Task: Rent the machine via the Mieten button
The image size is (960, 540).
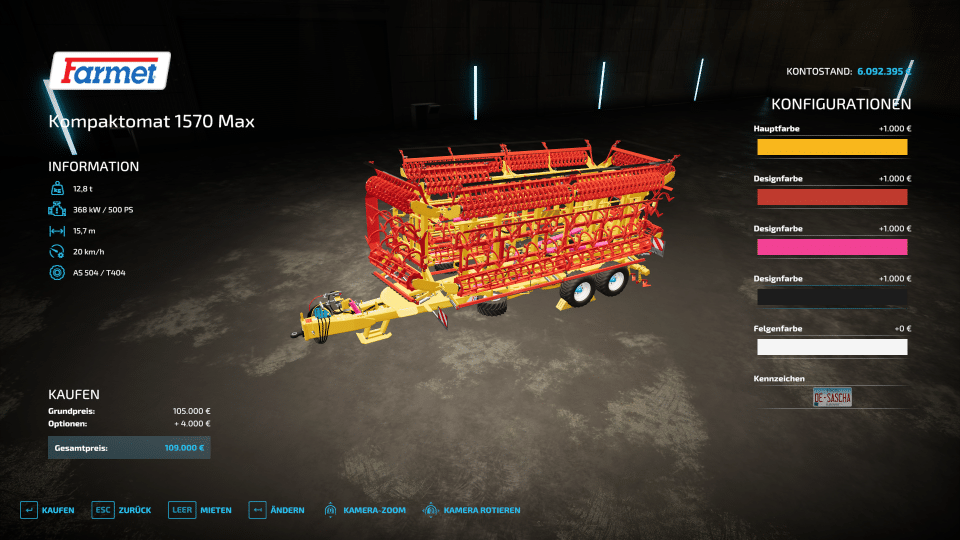Action: (x=200, y=510)
